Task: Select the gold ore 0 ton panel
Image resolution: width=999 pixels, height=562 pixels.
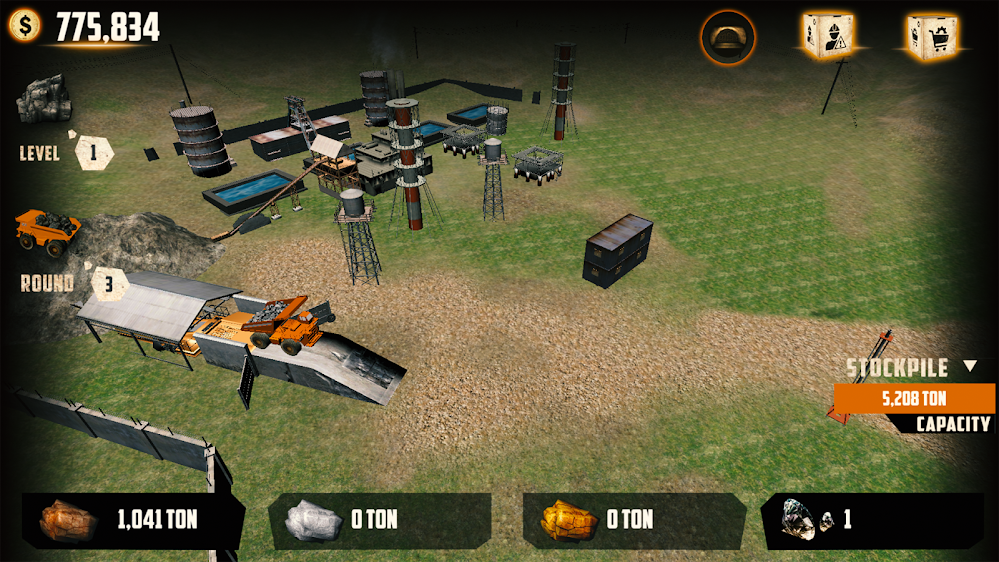Action: coord(634,520)
